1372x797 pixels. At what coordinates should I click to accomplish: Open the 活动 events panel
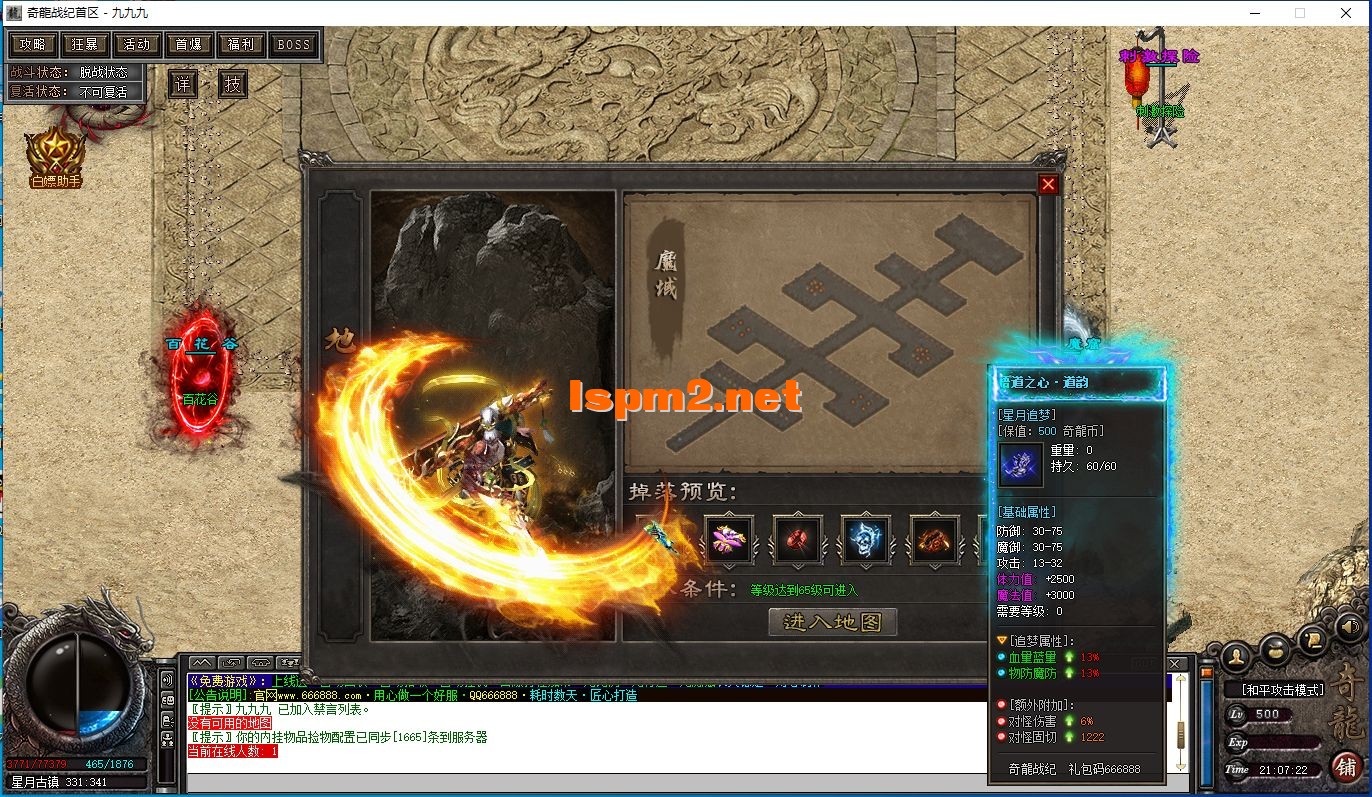pyautogui.click(x=137, y=44)
